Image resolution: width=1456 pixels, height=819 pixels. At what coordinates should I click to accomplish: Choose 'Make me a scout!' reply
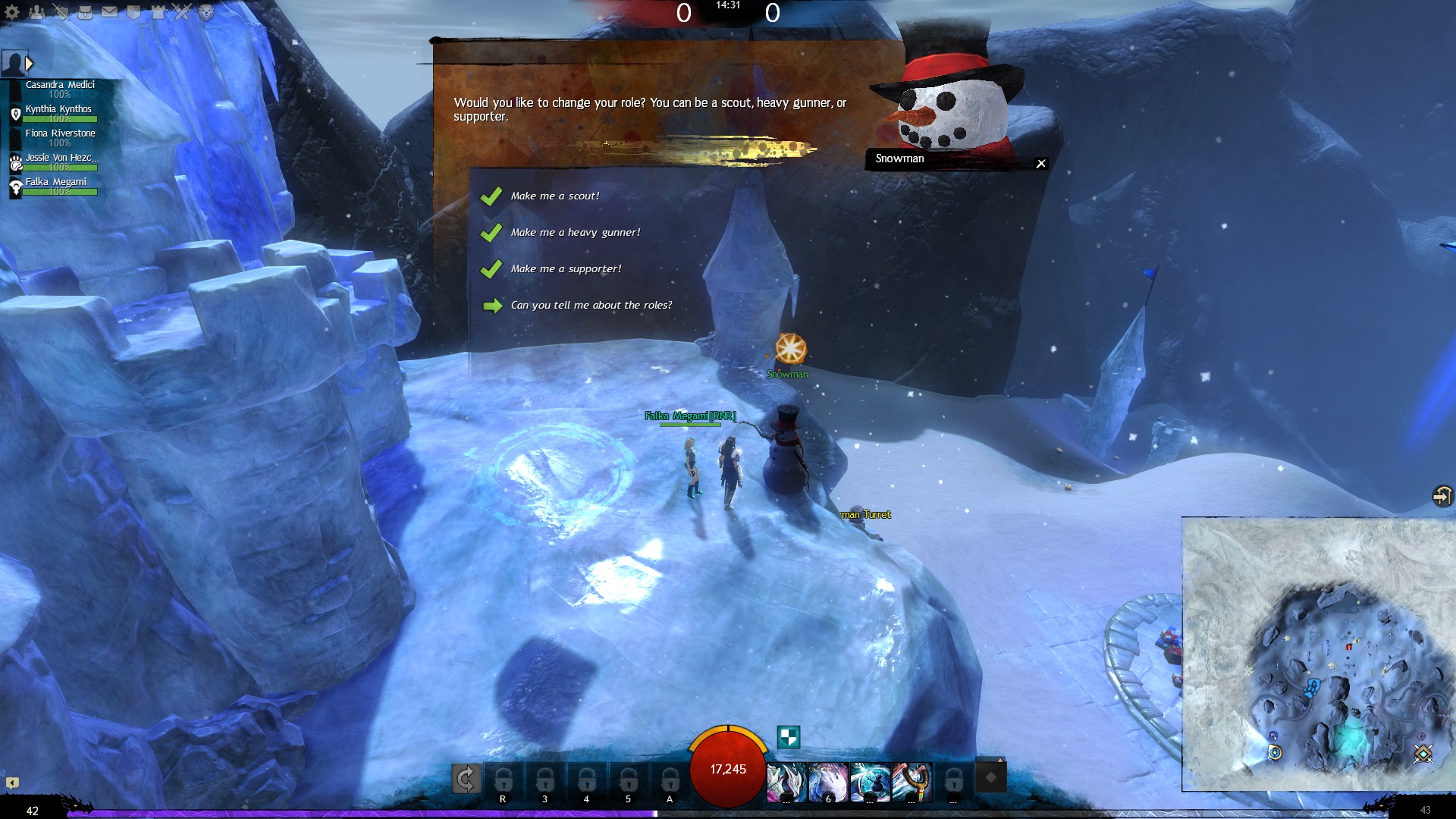554,196
